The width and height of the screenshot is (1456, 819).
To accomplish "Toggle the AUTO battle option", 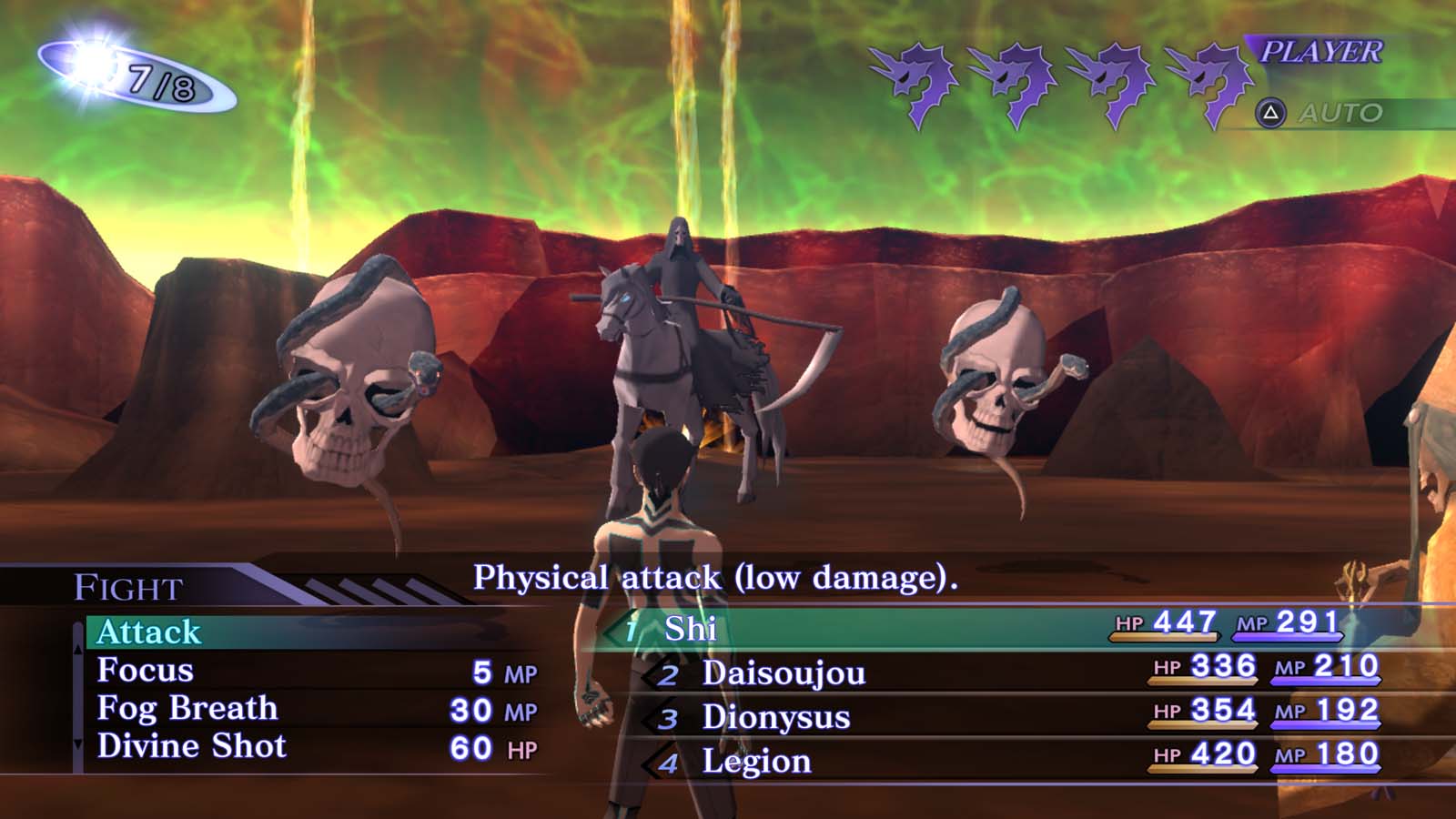I will click(1339, 114).
